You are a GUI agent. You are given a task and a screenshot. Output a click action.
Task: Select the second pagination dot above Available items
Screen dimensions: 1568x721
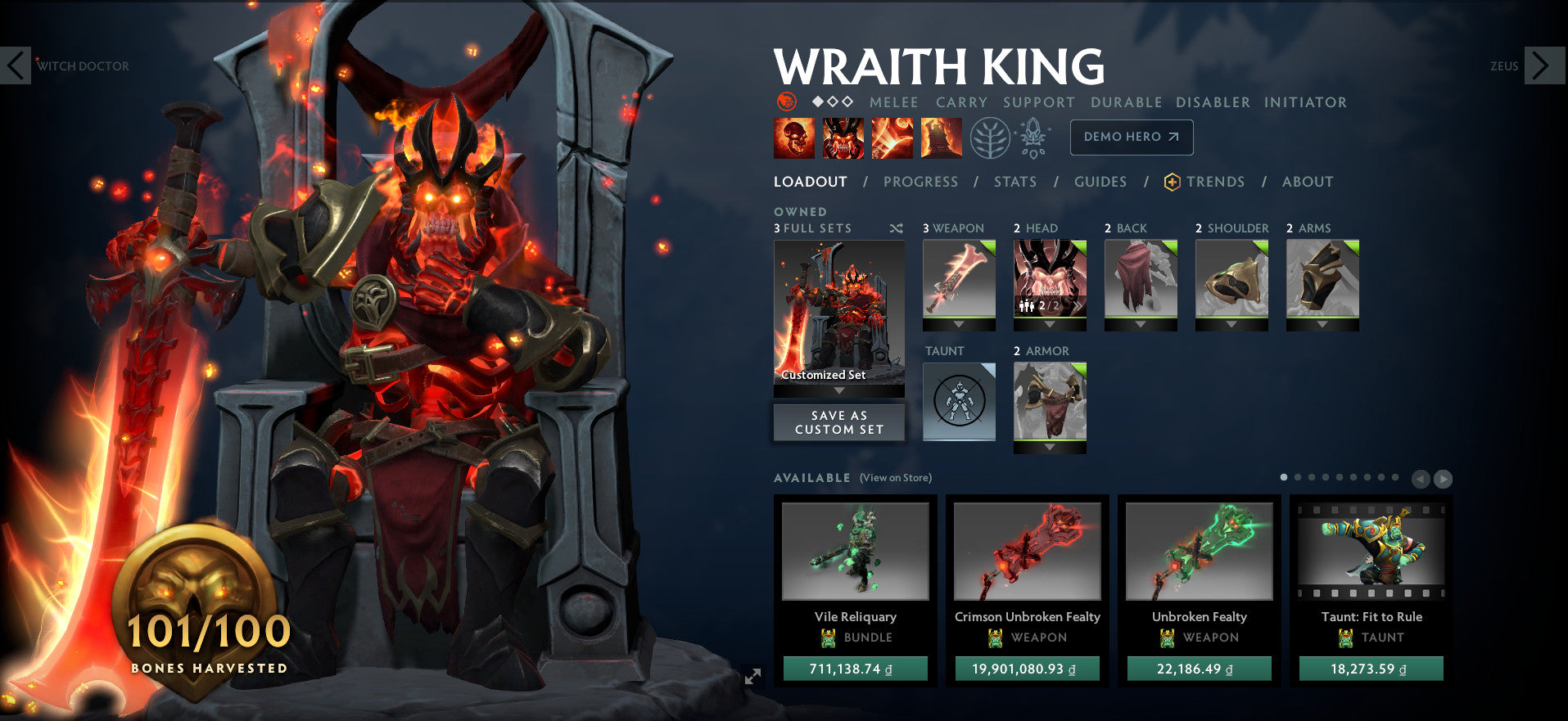(1297, 476)
